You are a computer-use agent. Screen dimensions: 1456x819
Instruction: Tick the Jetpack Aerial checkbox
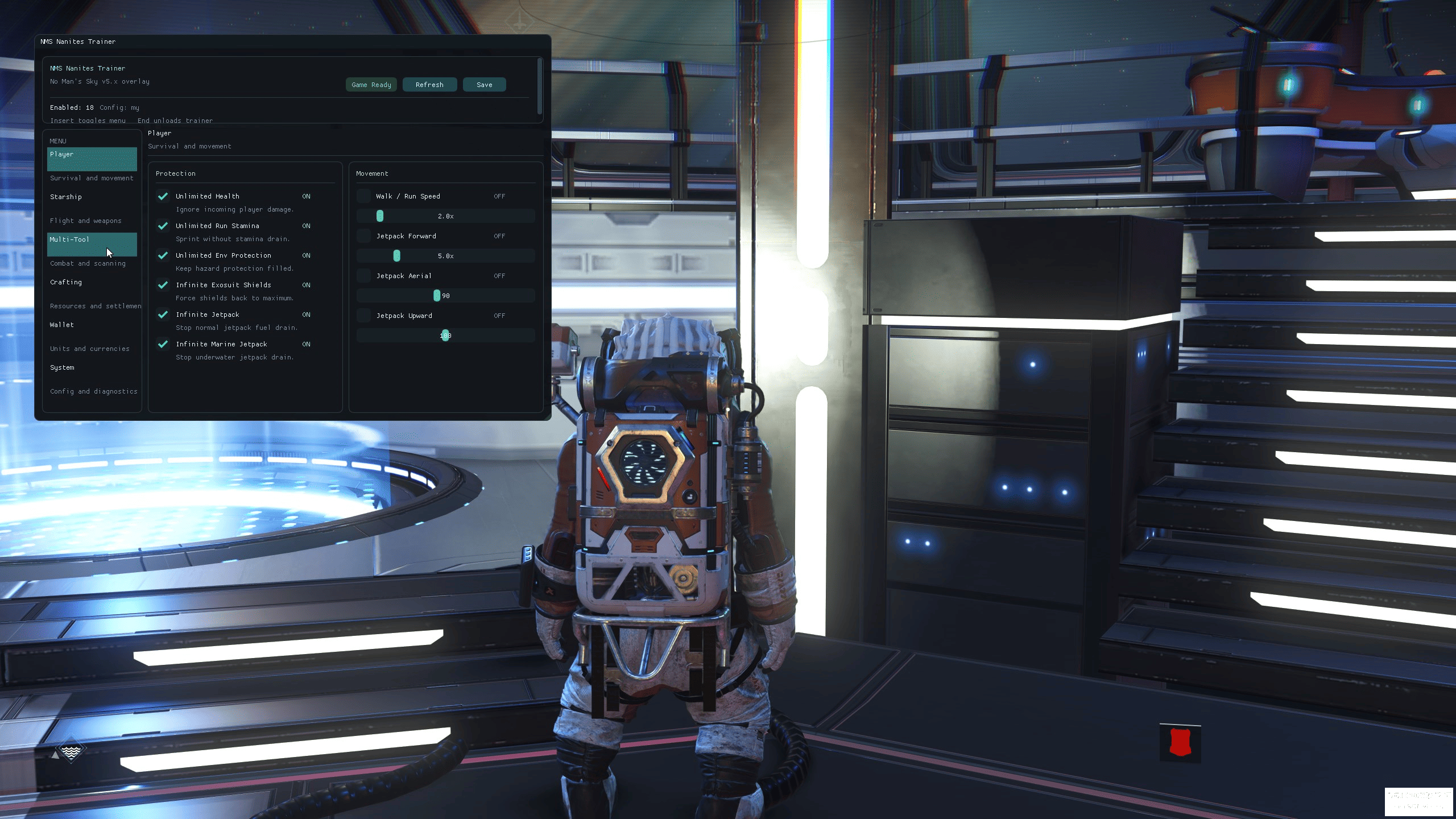(x=363, y=276)
